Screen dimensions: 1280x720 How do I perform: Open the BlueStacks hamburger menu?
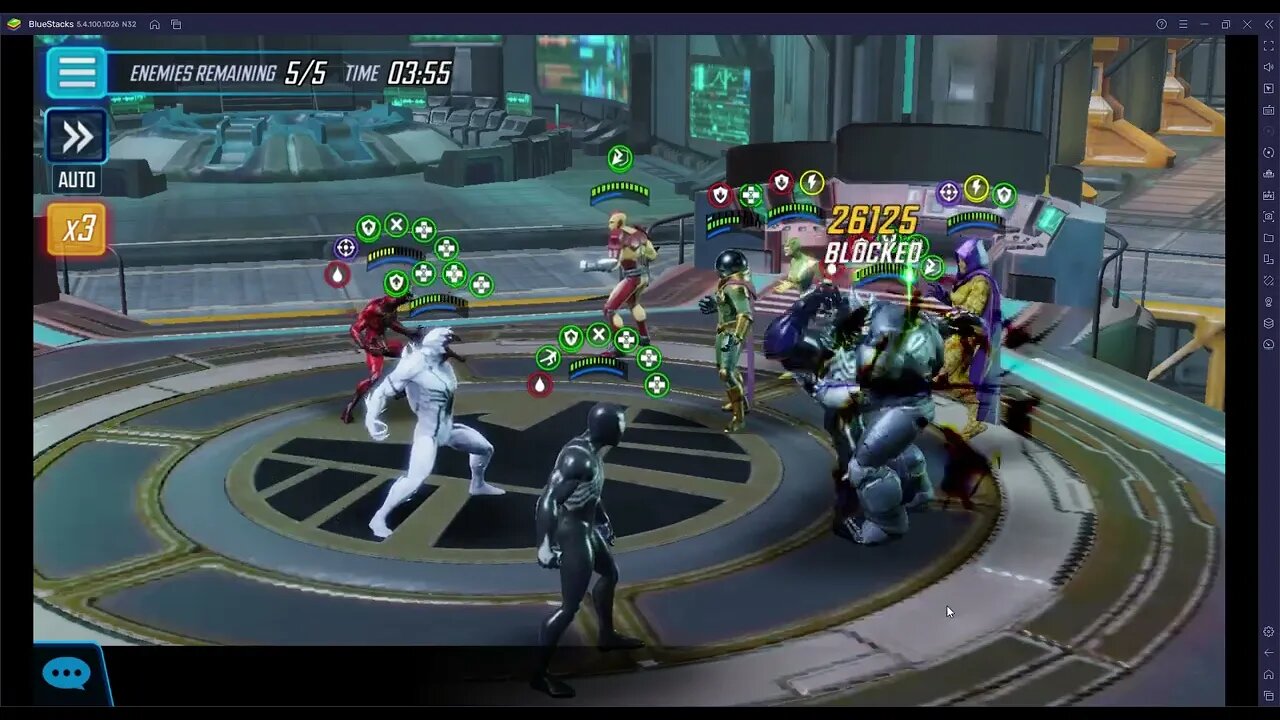1183,23
